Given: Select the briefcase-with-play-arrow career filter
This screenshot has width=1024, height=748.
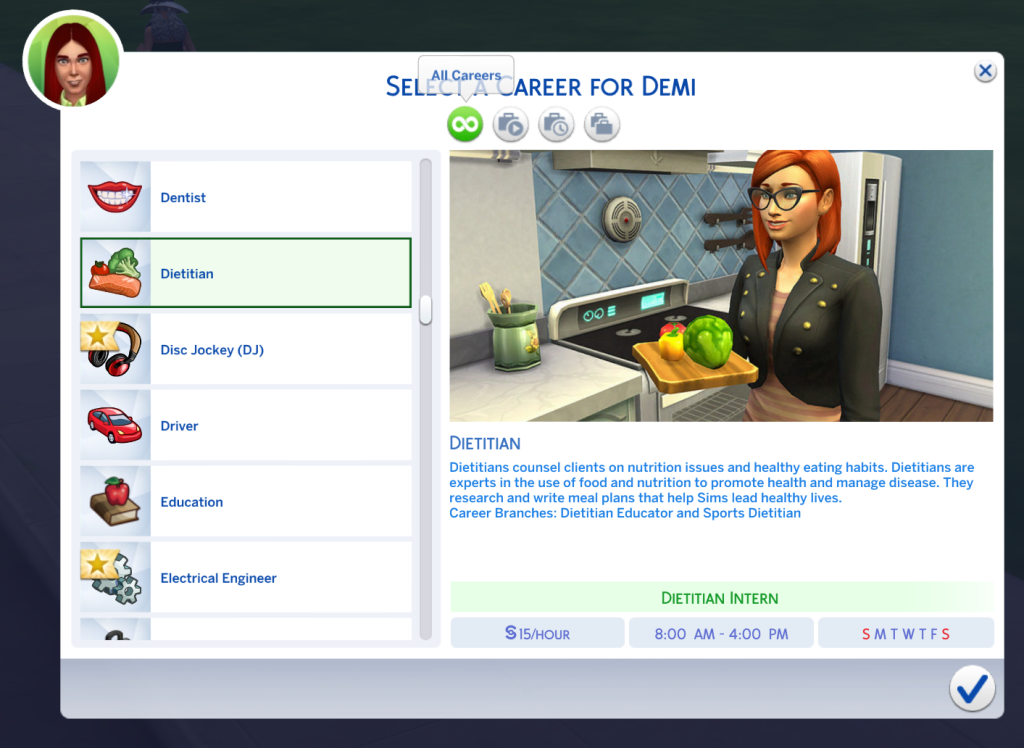Looking at the screenshot, I should 510,125.
